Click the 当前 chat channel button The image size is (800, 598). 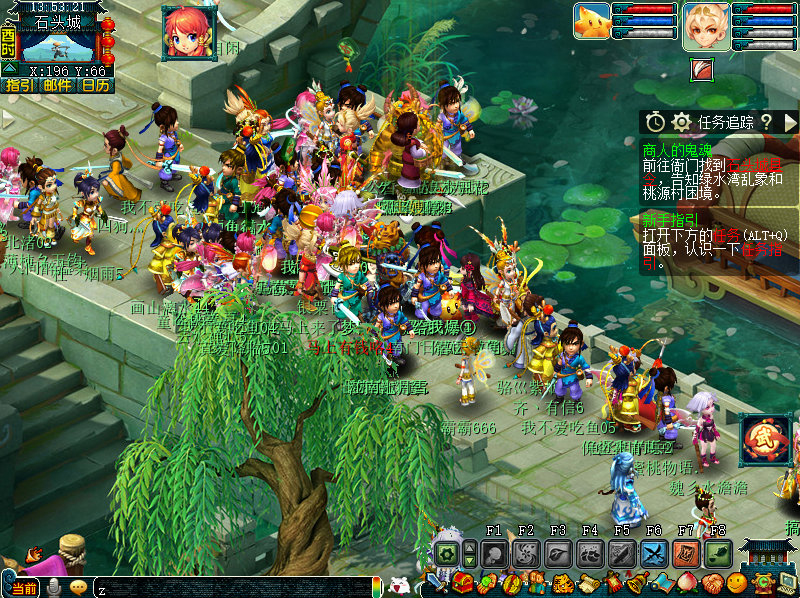[x=24, y=587]
